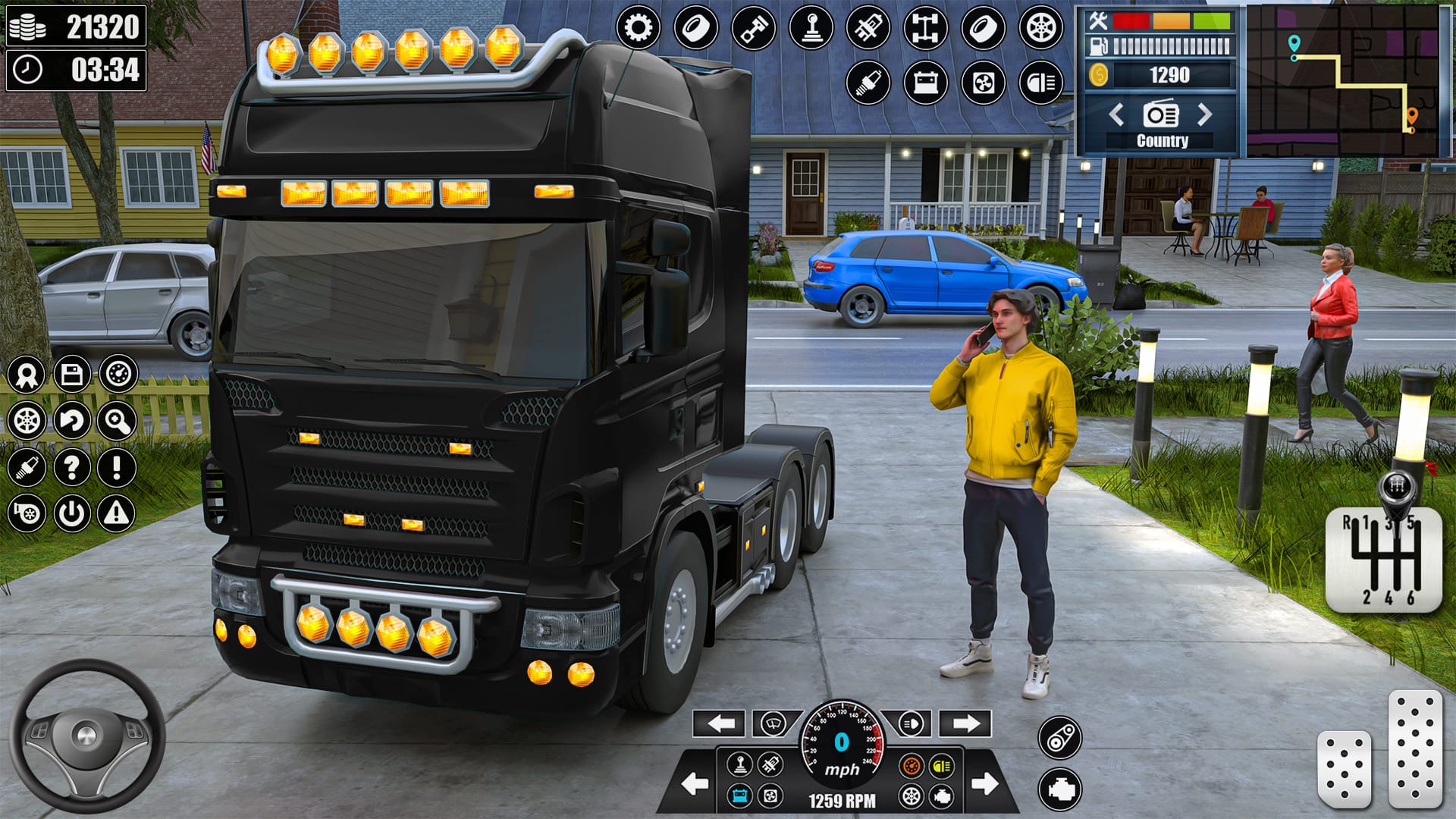Screen dimensions: 1456x819
Task: Click the left arrow next to the radio
Action: pos(1116,115)
